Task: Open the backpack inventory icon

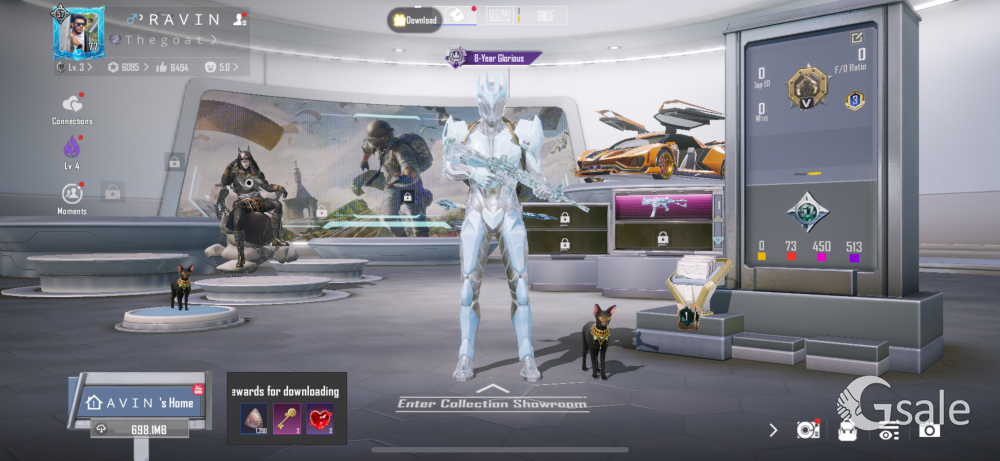Action: point(847,430)
